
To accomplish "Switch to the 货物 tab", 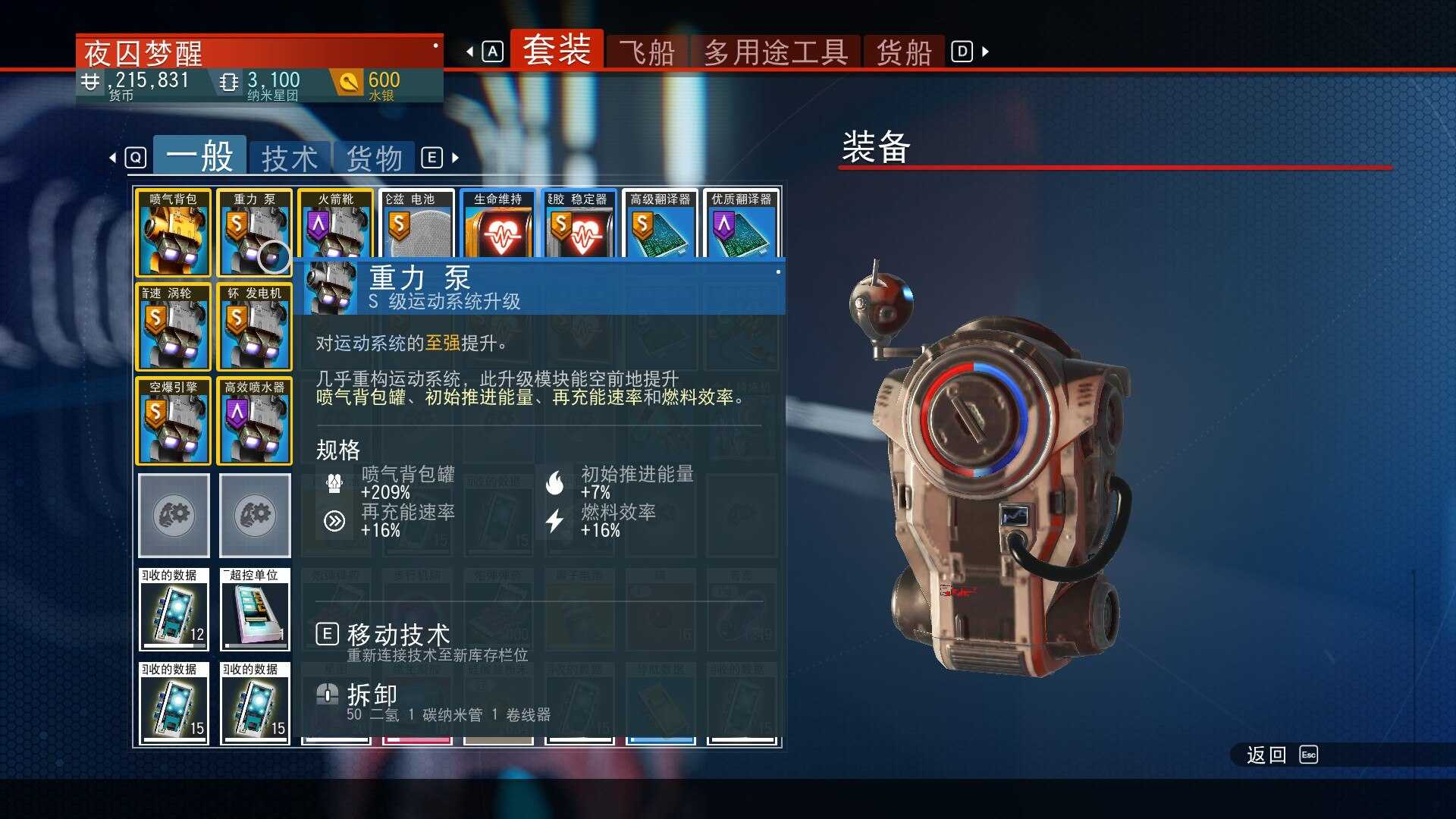I will (x=376, y=157).
